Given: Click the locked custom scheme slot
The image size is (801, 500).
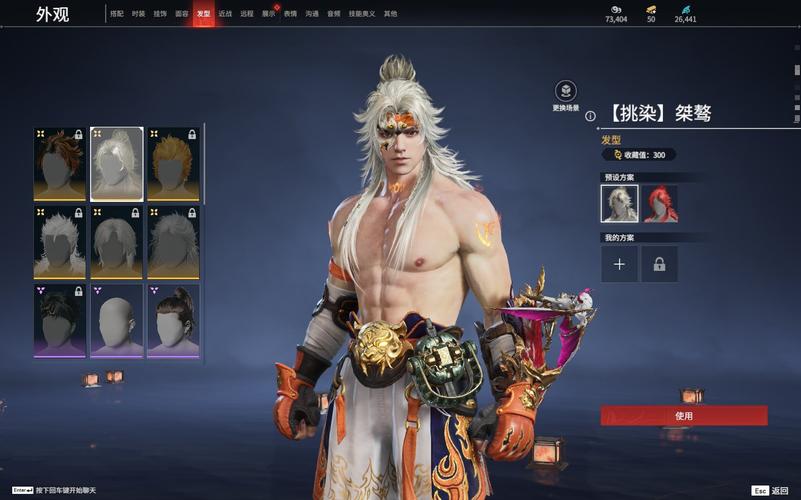Looking at the screenshot, I should coord(660,264).
